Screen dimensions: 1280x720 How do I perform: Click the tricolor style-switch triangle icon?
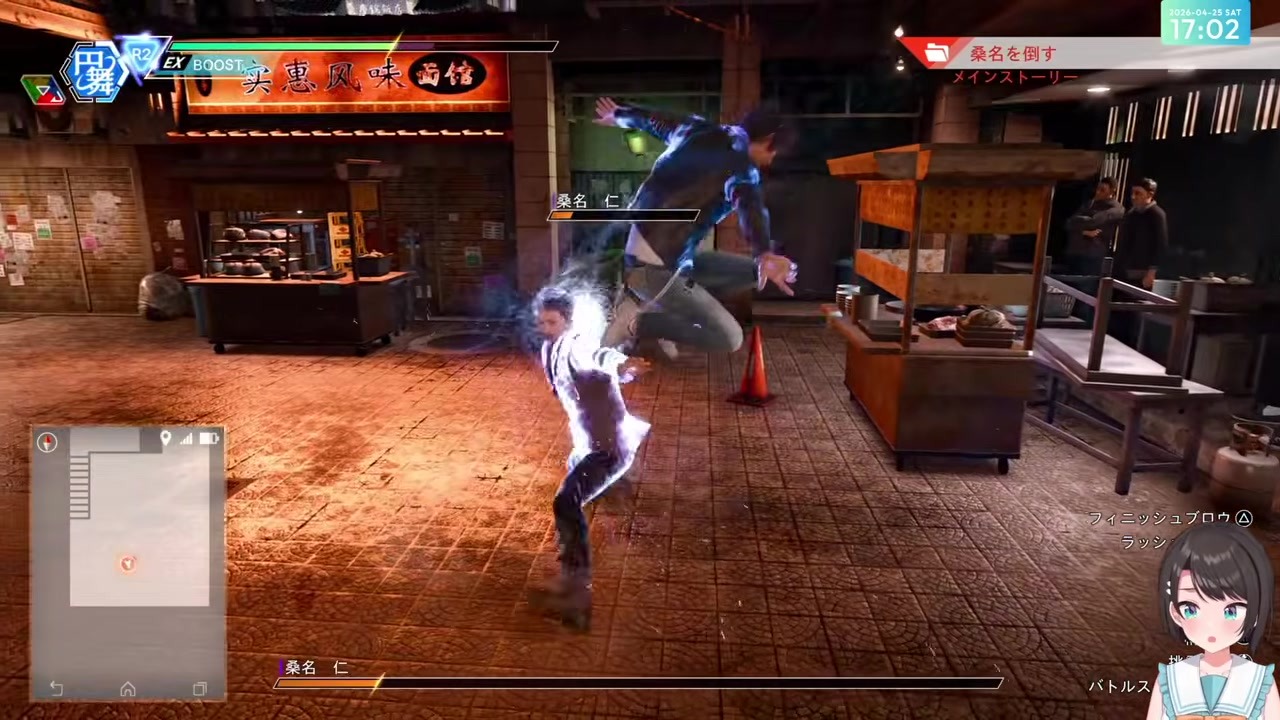click(x=40, y=90)
